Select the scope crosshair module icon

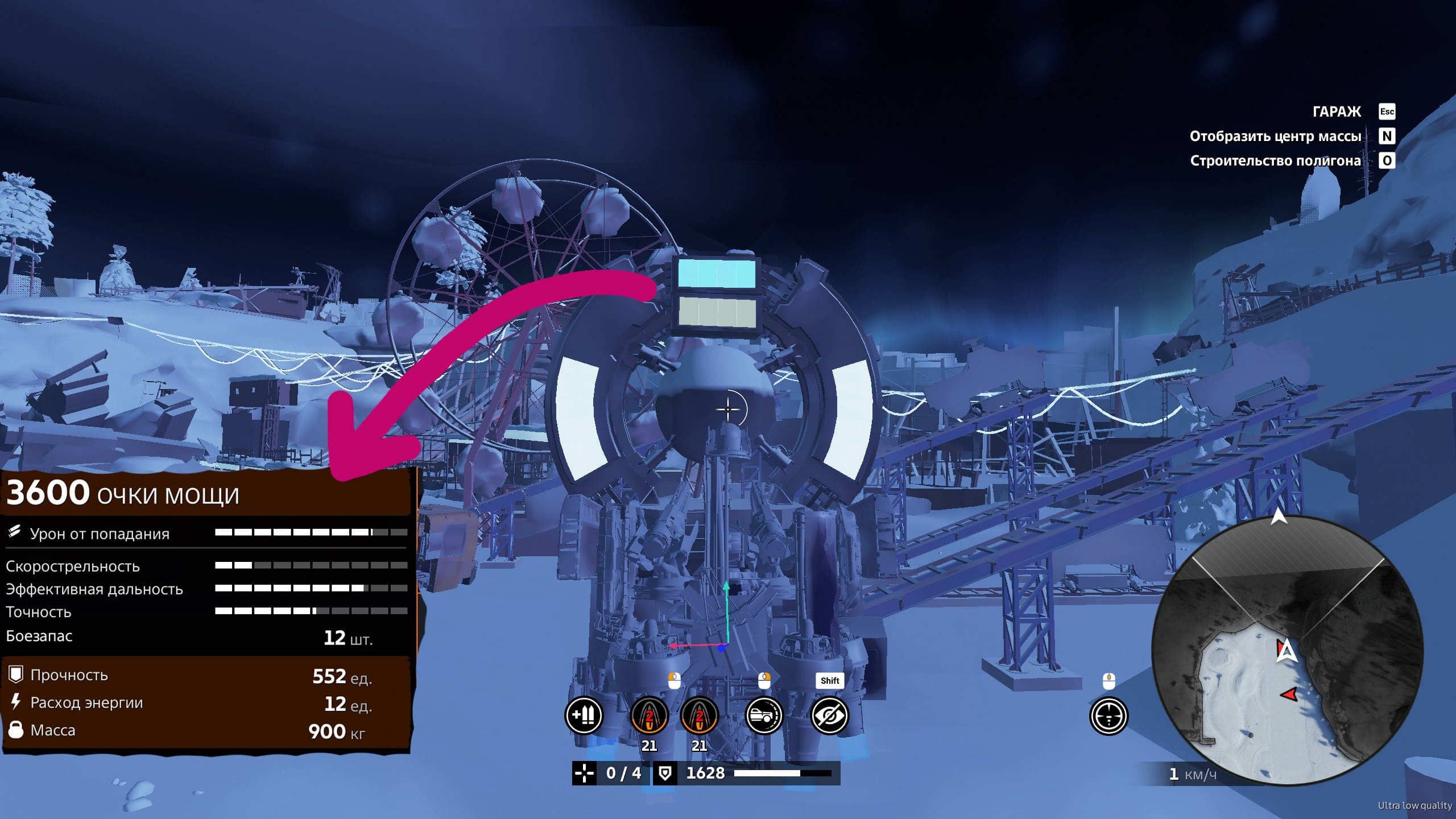click(x=1108, y=716)
